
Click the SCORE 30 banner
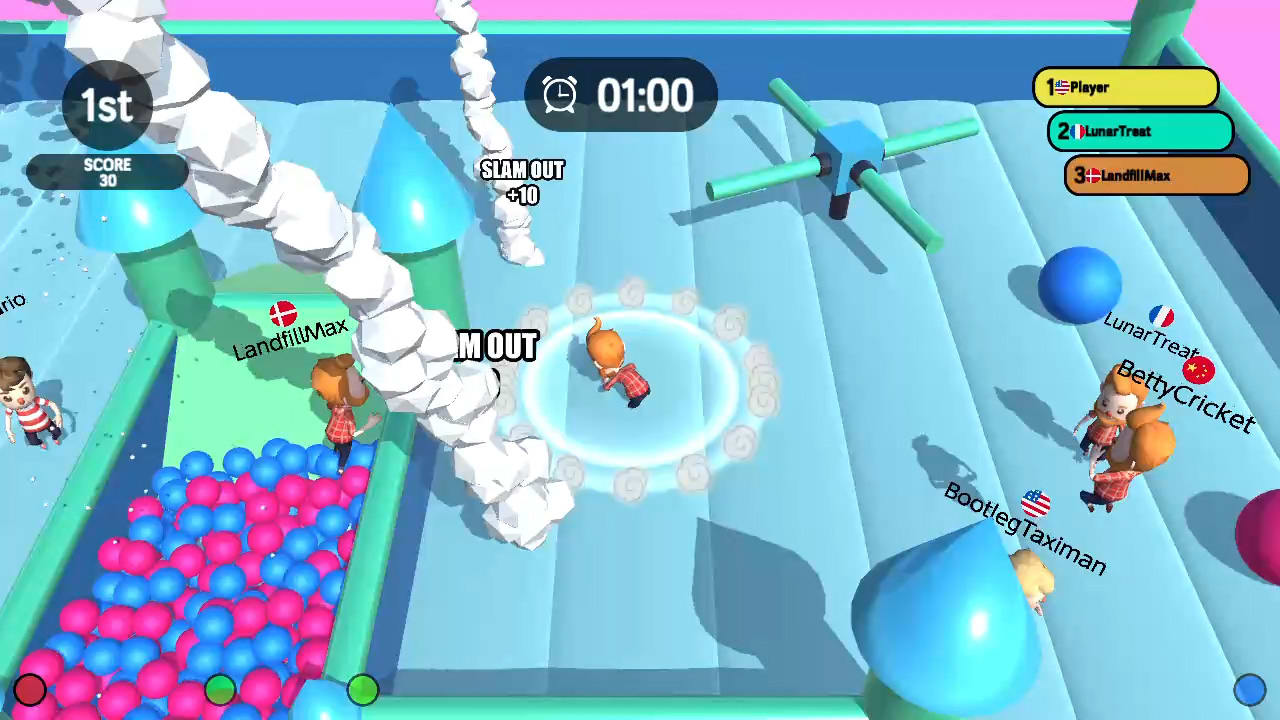tap(108, 172)
